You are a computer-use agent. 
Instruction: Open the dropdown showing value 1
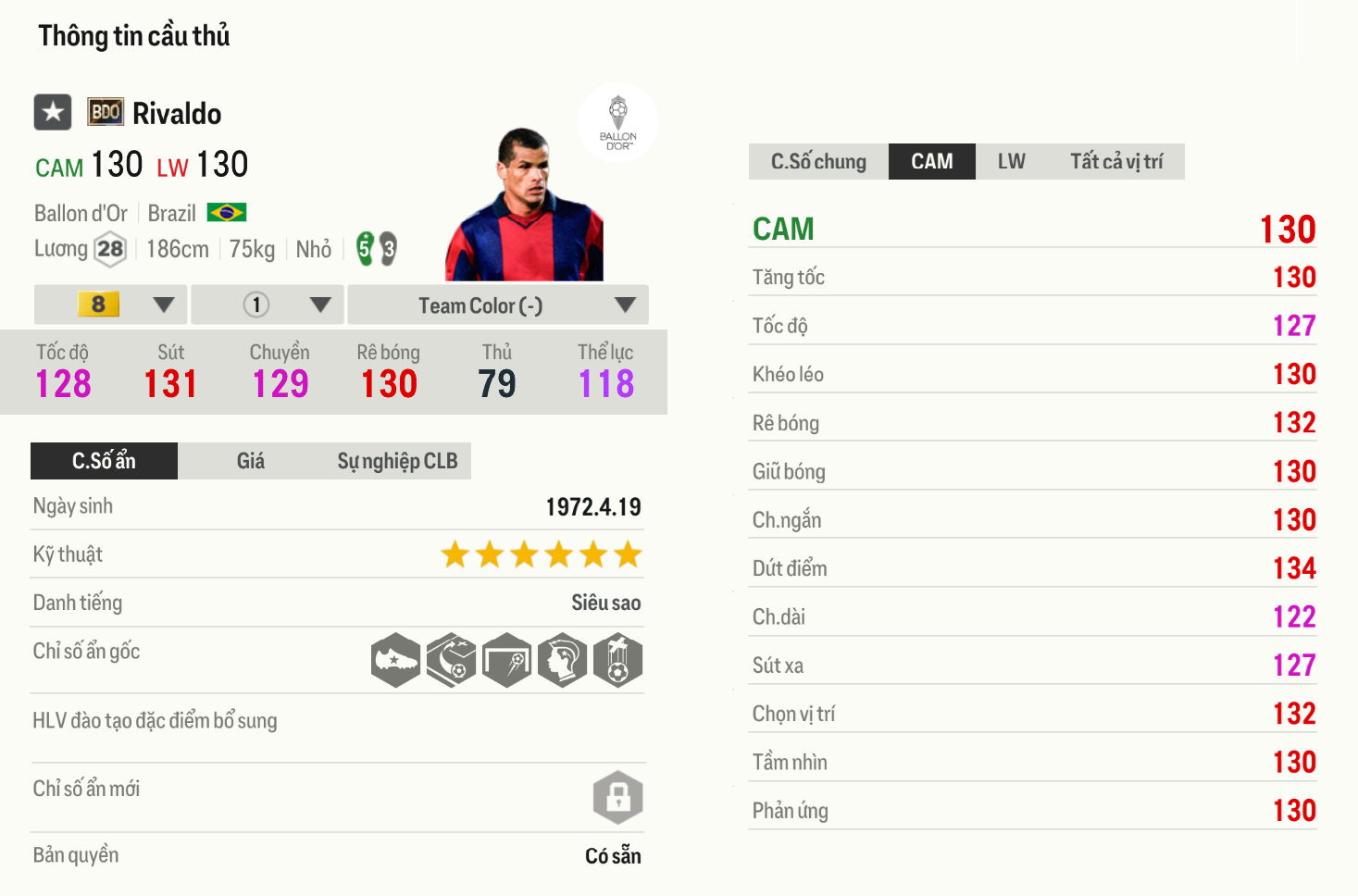267,305
